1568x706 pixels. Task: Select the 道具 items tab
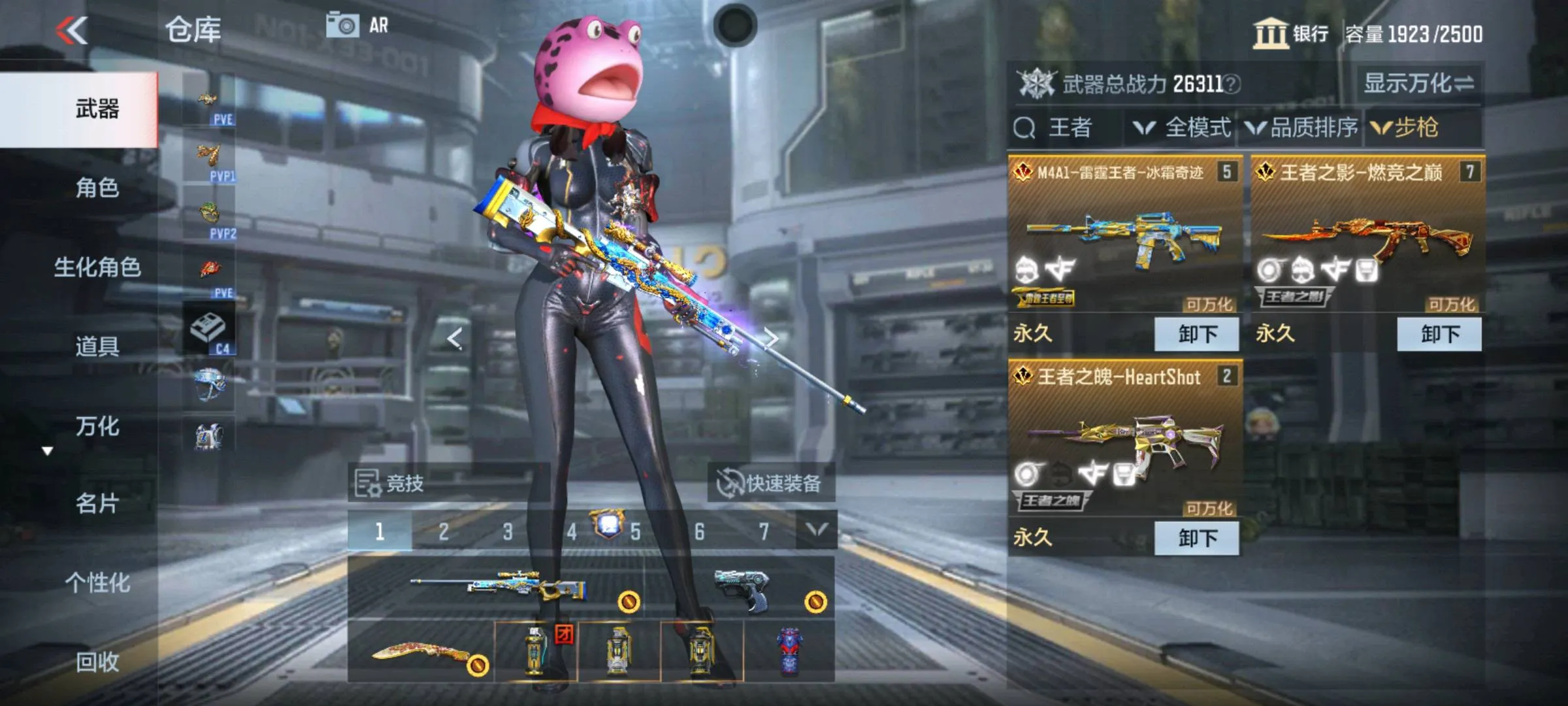[97, 346]
